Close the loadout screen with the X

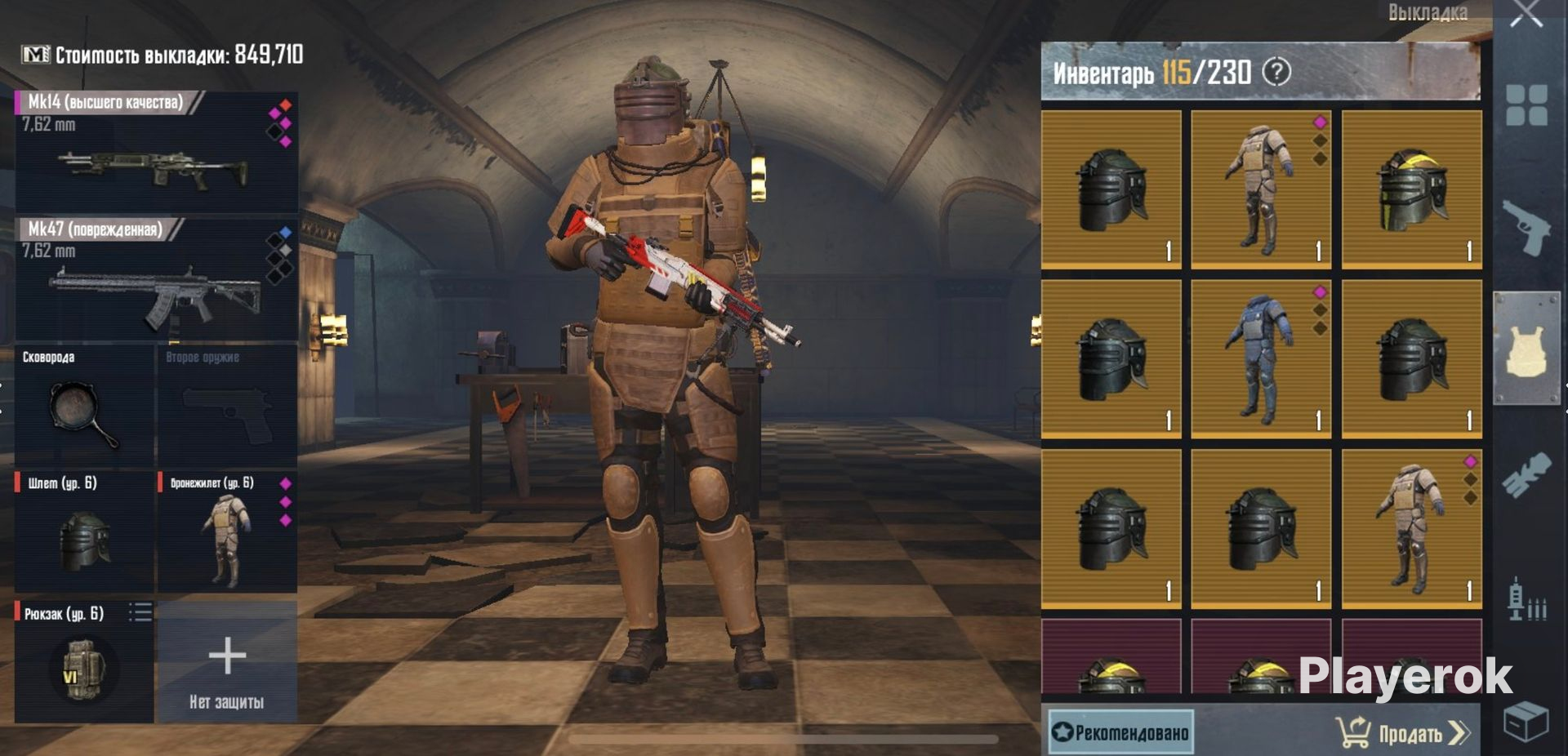click(1526, 14)
